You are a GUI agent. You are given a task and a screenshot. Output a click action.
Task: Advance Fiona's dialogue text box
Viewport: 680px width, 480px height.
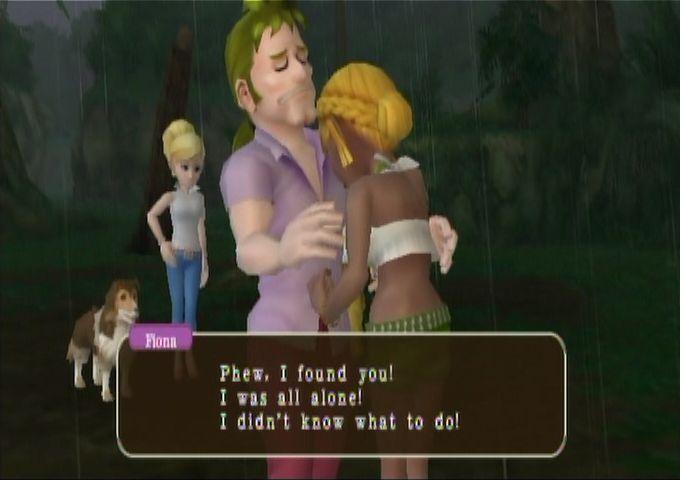pos(341,396)
